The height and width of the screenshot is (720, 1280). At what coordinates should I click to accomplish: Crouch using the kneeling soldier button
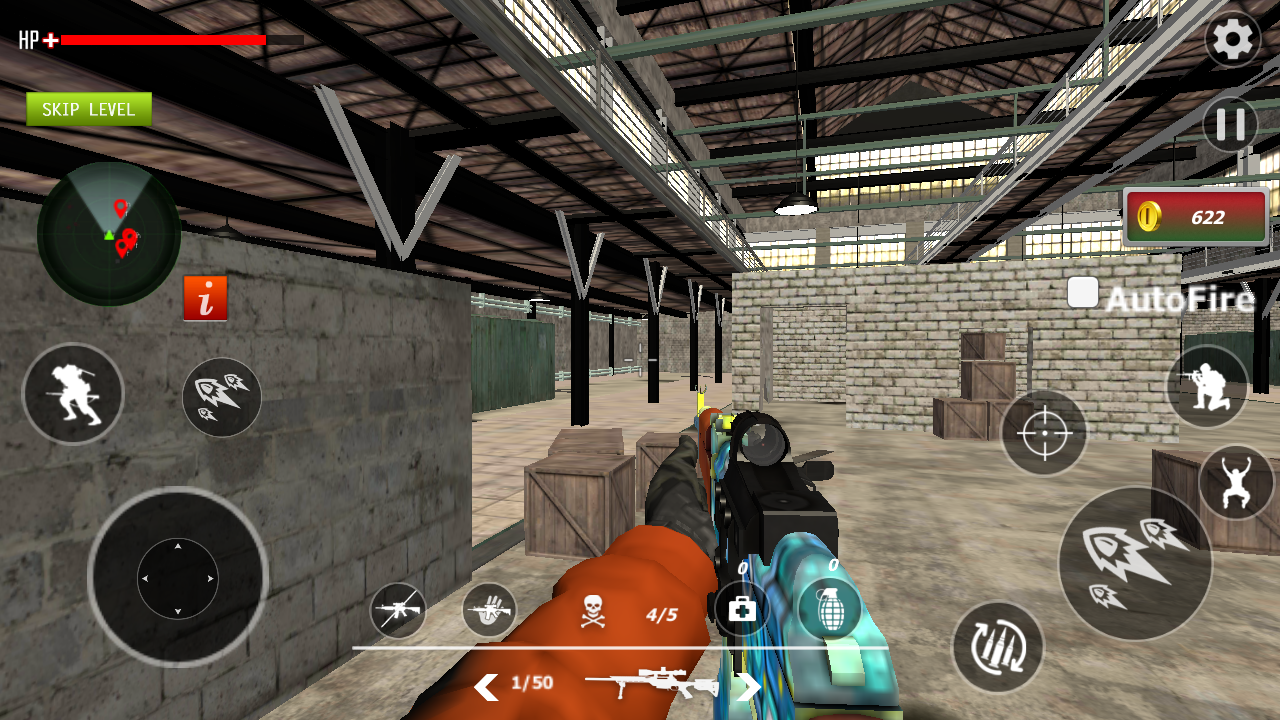[1207, 387]
